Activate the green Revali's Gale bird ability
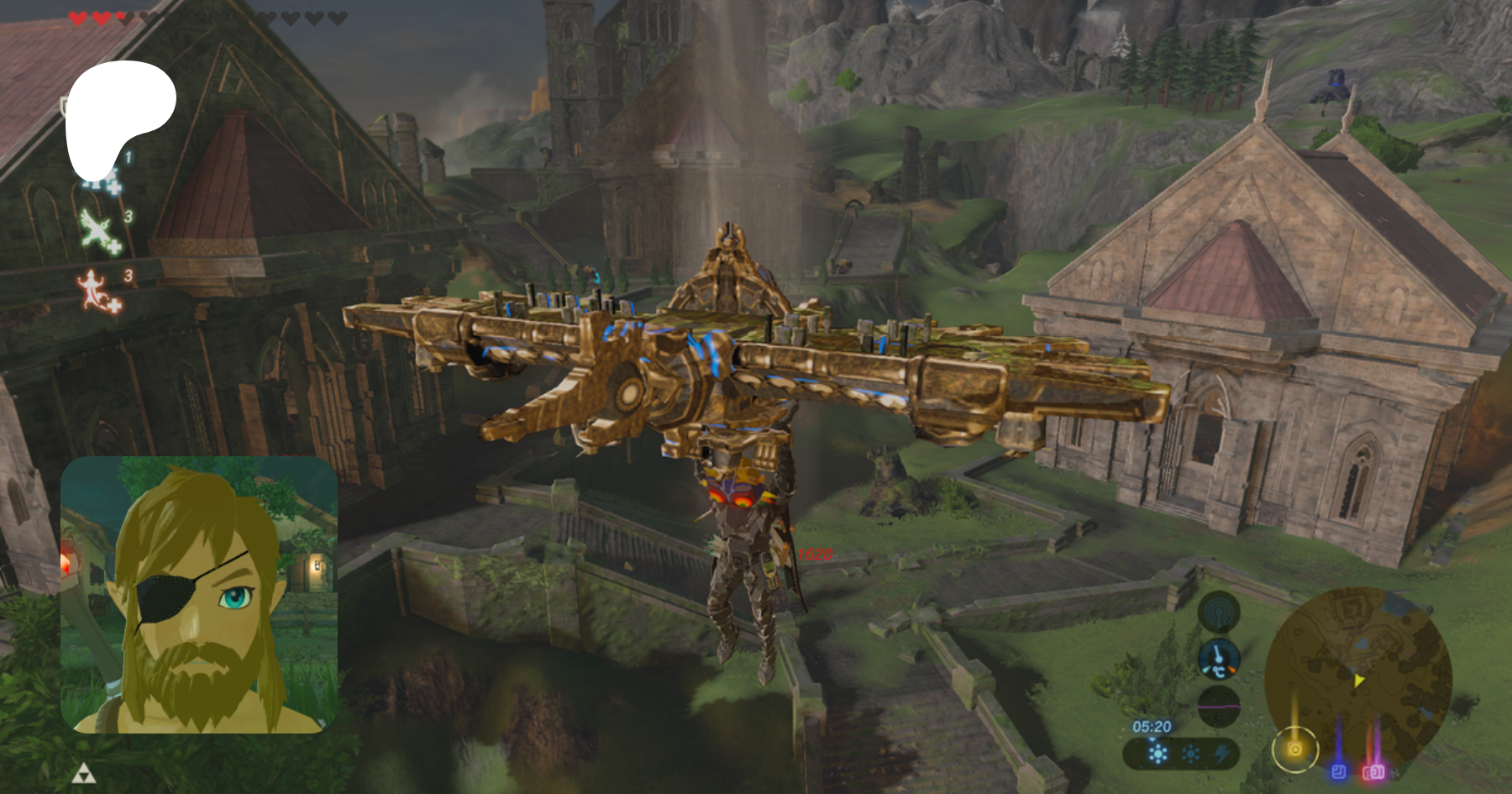 pyautogui.click(x=101, y=230)
